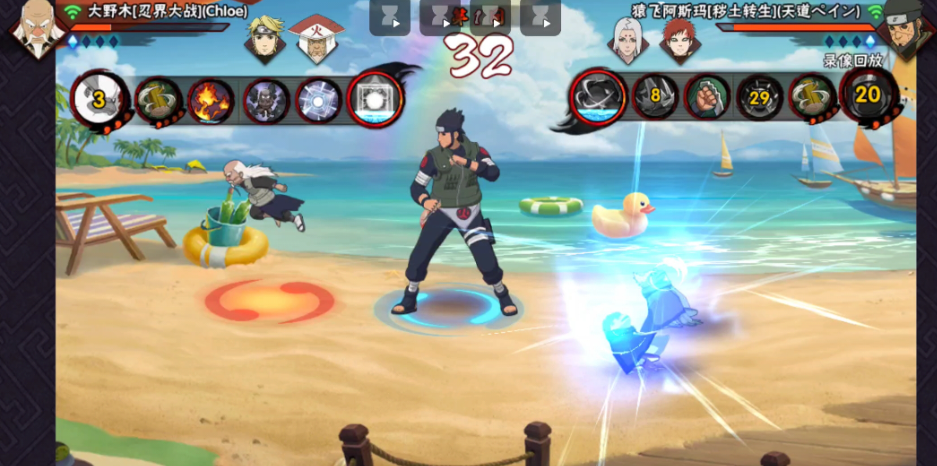Use Asuma's substitution log skill
The image size is (937, 466).
[x=812, y=97]
